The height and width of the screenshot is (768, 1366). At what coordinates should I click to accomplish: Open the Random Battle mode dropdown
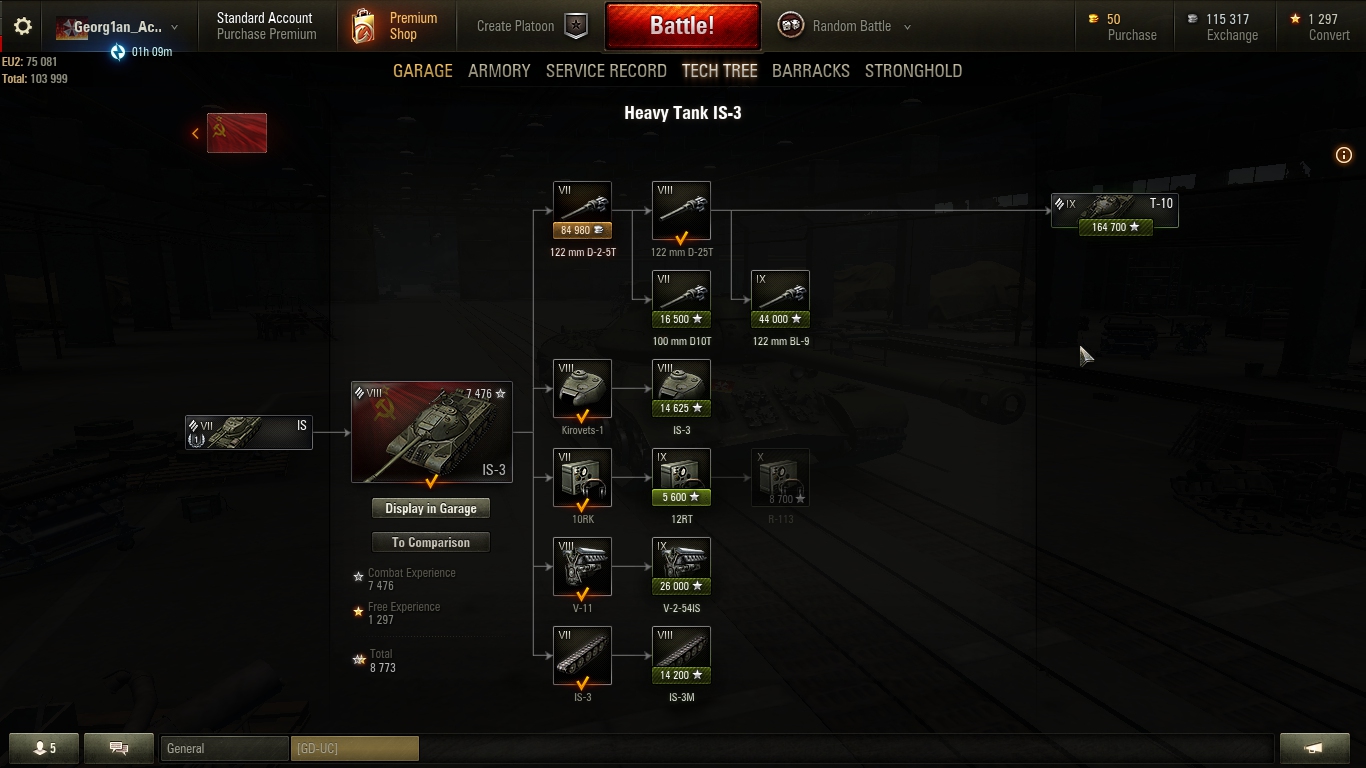point(850,27)
